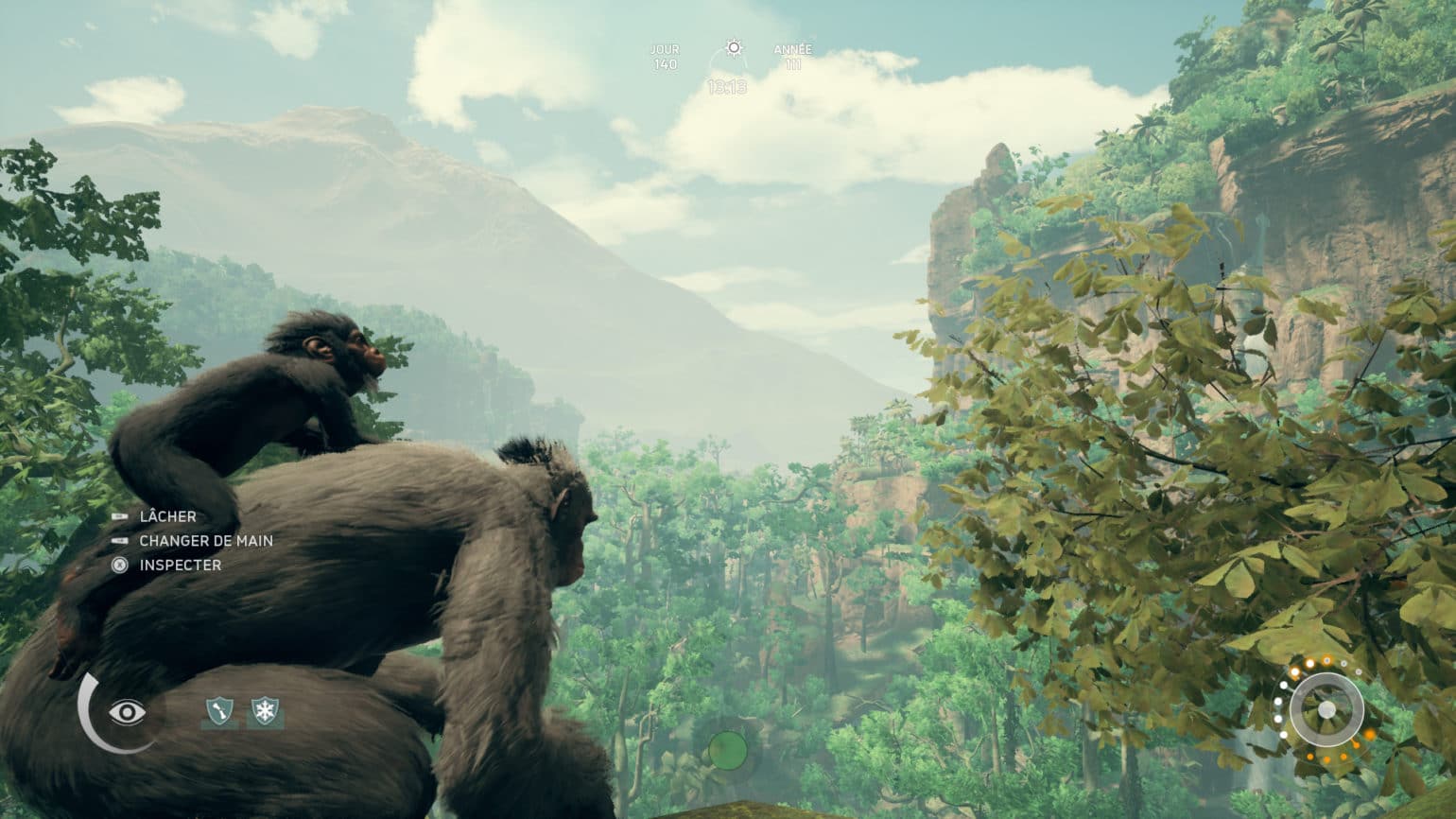Viewport: 1456px width, 819px height.
Task: Select the broken bone status icon
Action: [219, 711]
